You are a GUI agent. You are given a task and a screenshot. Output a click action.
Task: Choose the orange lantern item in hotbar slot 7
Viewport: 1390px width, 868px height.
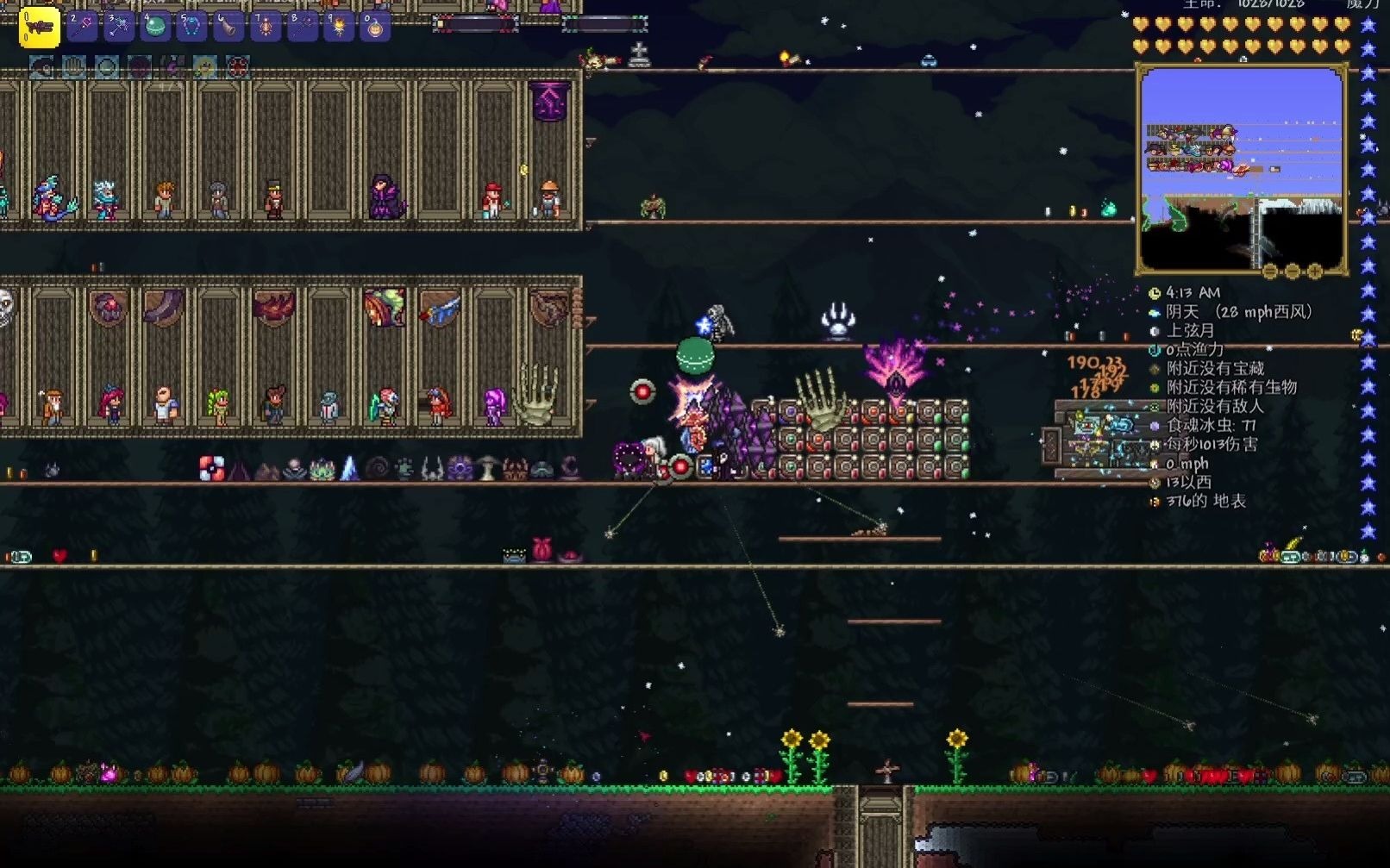(265, 27)
